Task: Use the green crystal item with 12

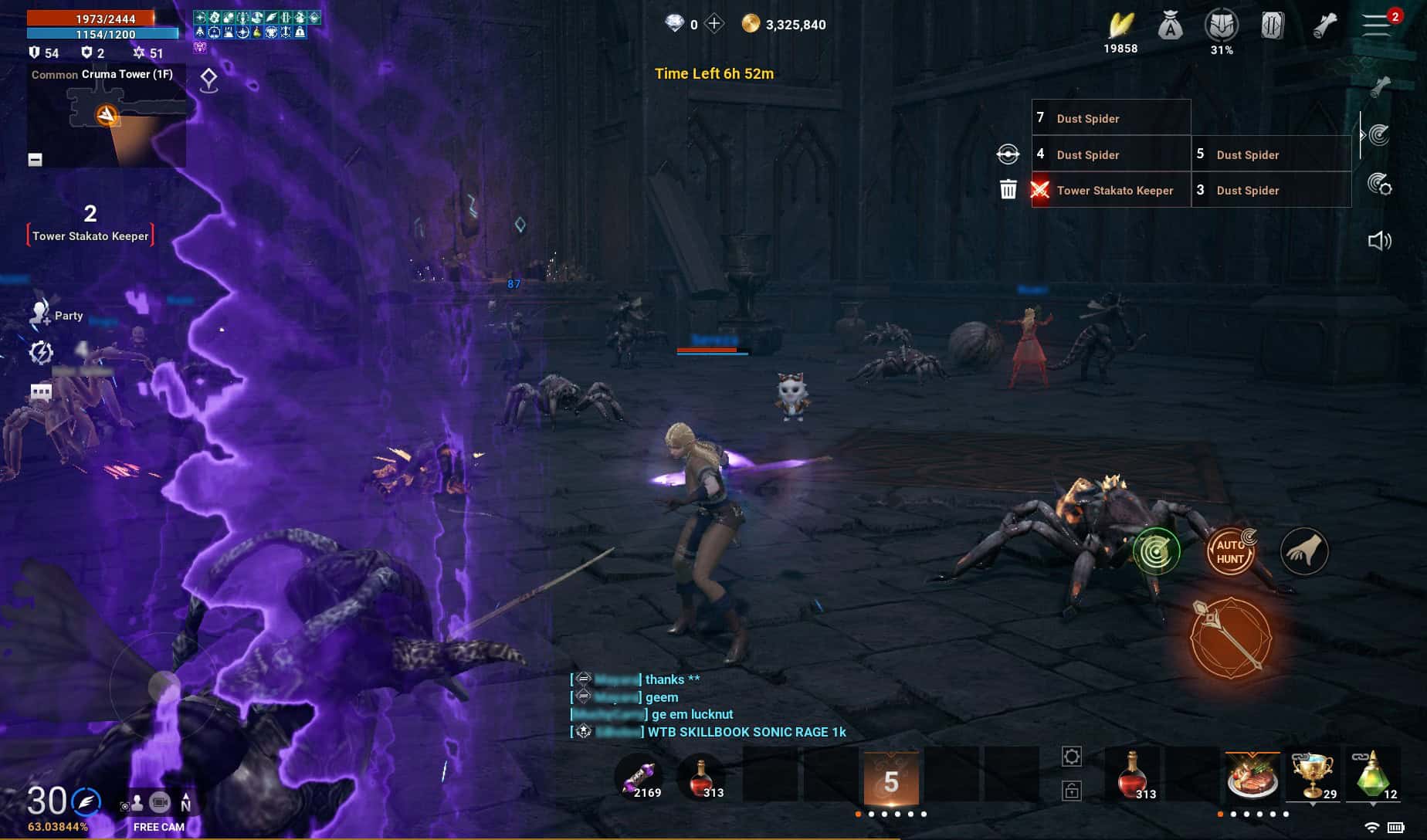Action: (1372, 776)
